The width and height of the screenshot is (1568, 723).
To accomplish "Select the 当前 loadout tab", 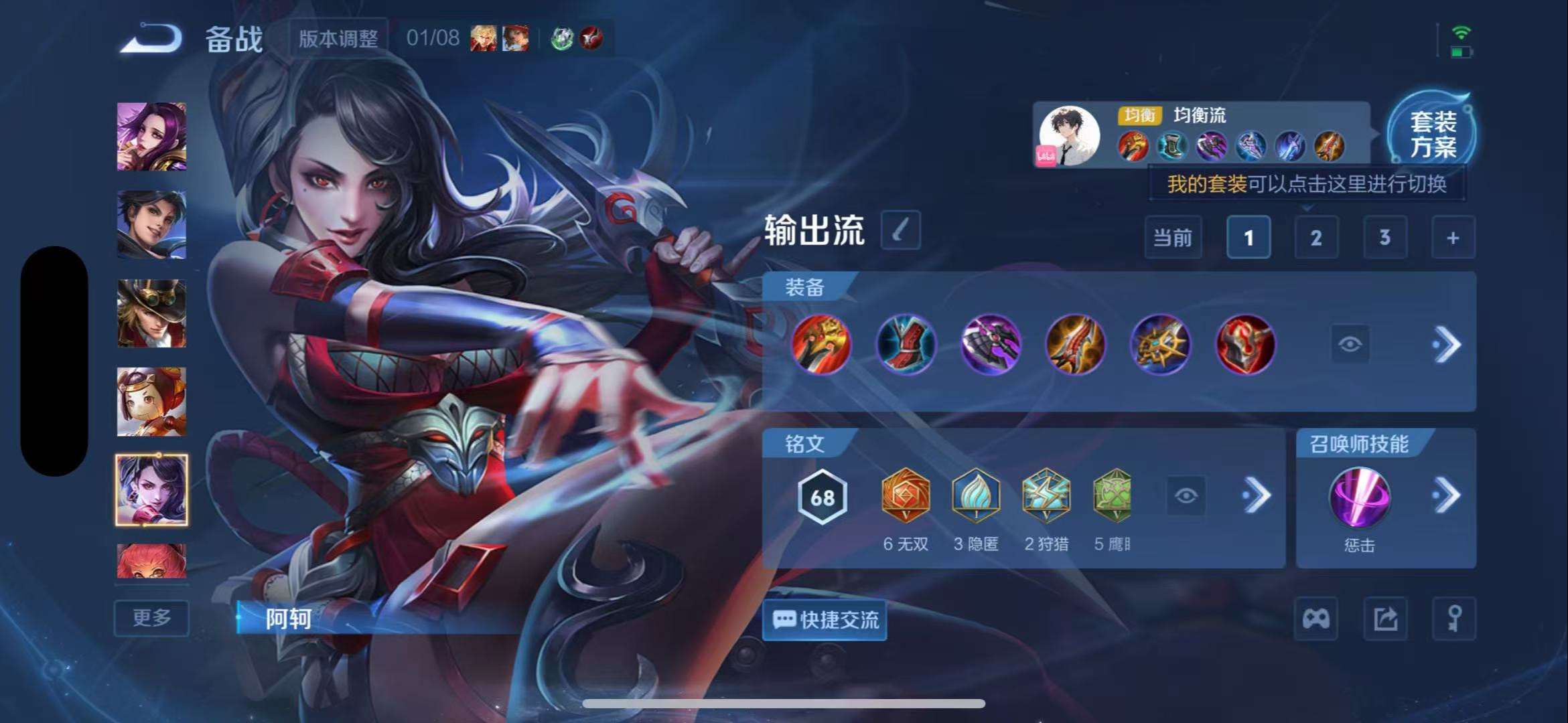I will click(1173, 238).
